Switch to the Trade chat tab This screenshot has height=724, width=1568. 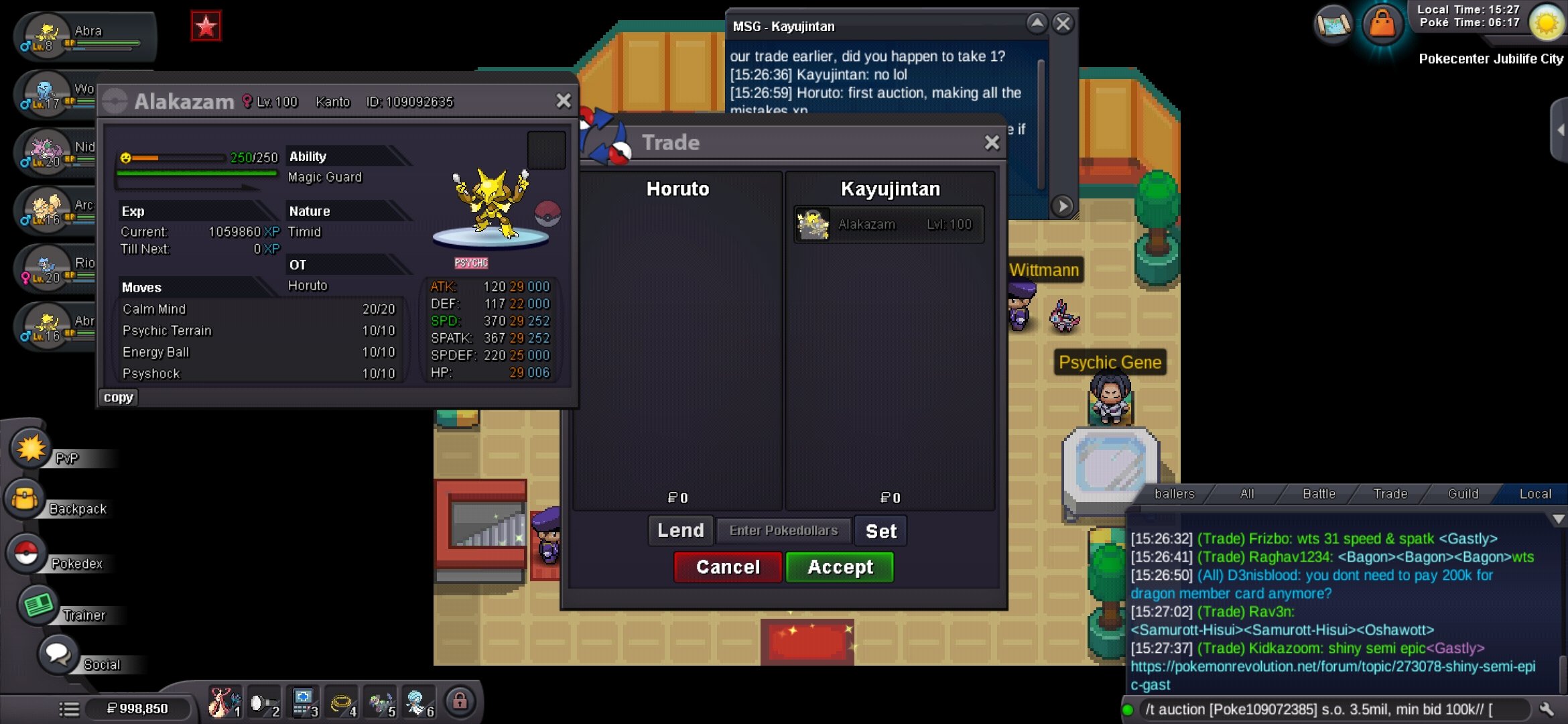point(1390,494)
